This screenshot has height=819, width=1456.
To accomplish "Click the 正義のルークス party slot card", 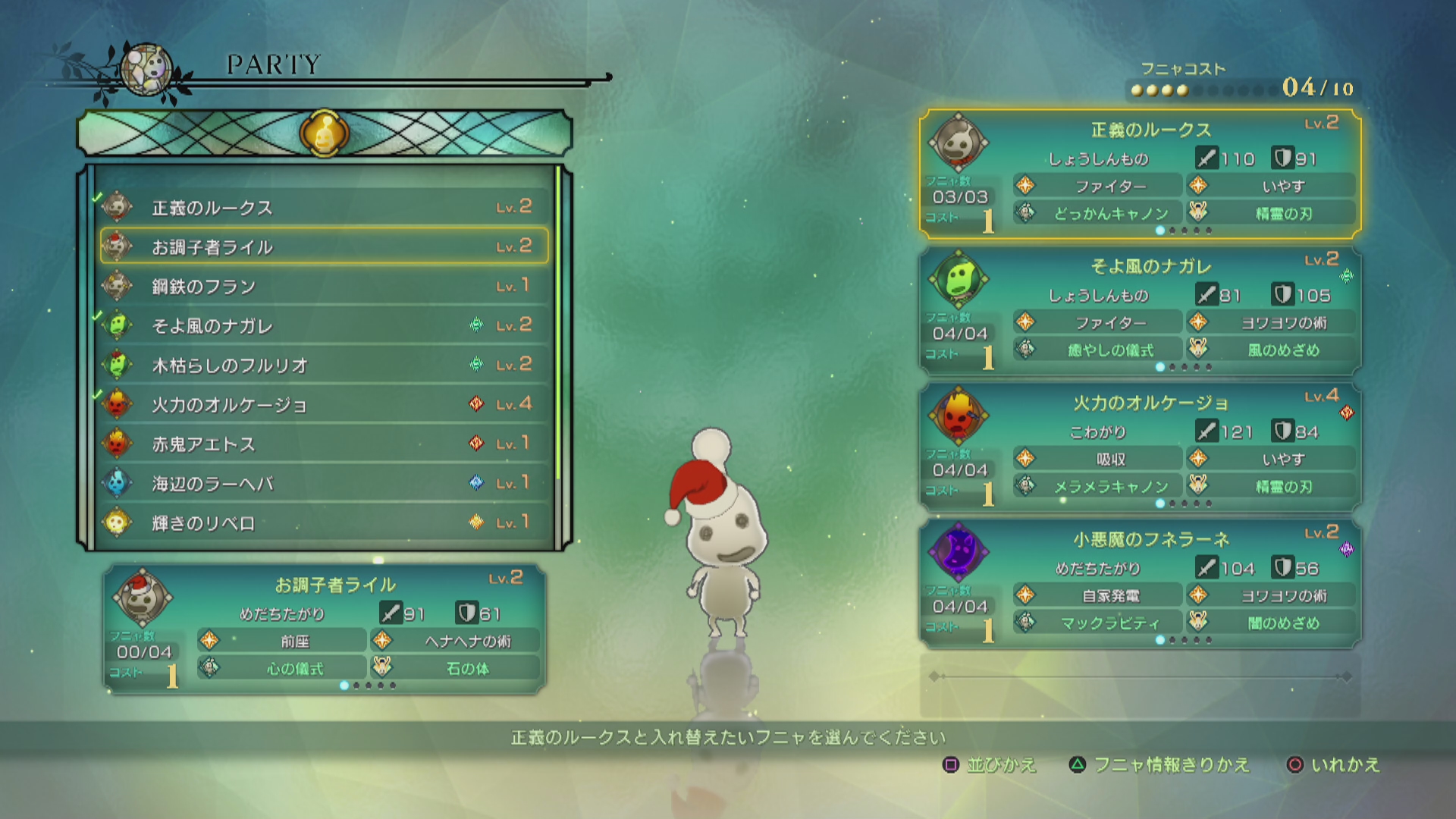I will [1140, 174].
